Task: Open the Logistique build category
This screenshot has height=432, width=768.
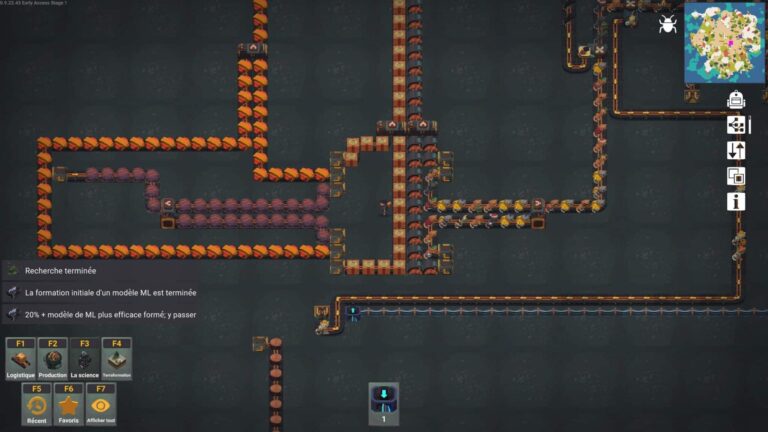Action: tap(20, 359)
